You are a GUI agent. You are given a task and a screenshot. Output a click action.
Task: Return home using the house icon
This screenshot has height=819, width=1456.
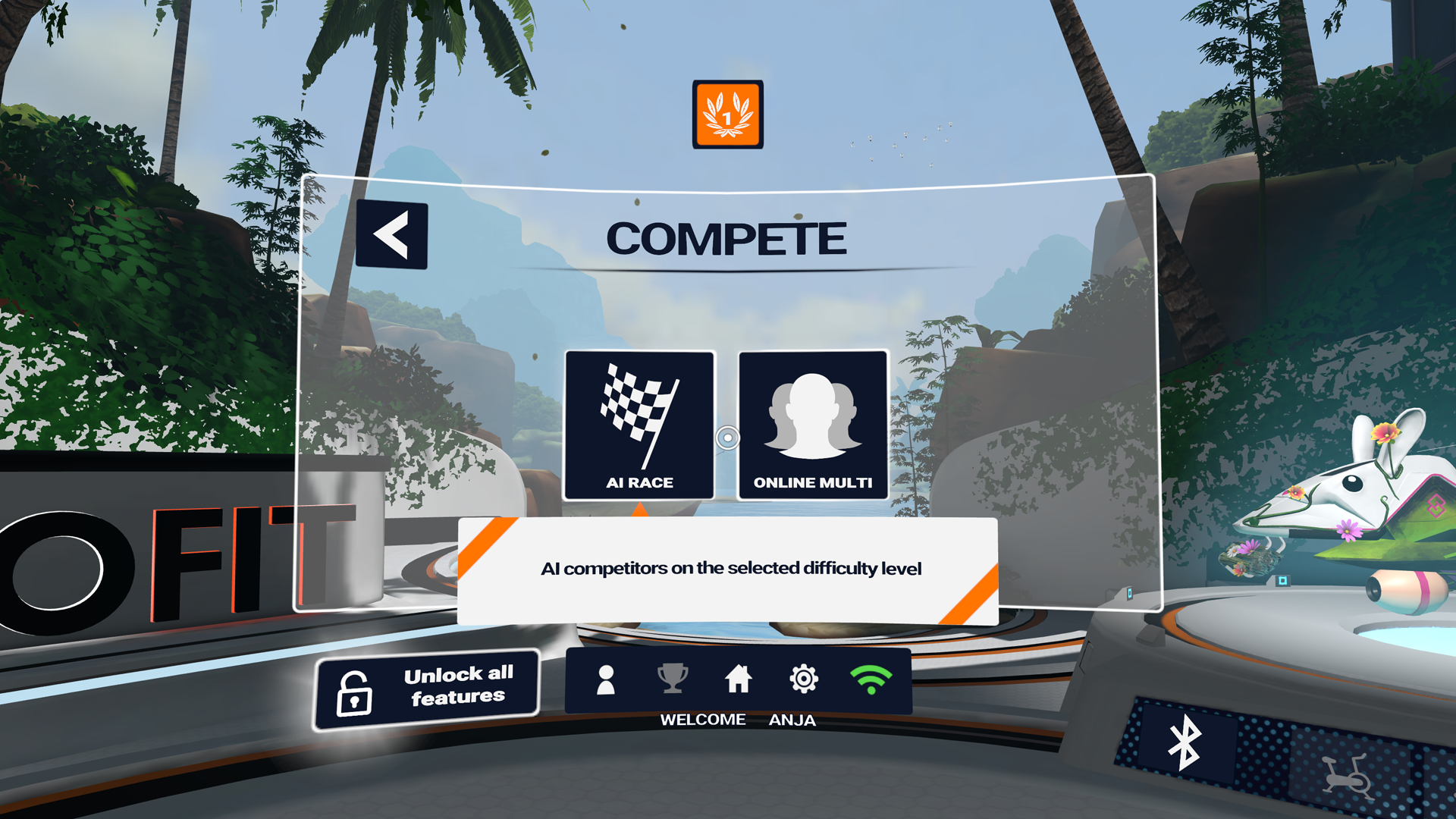(739, 681)
